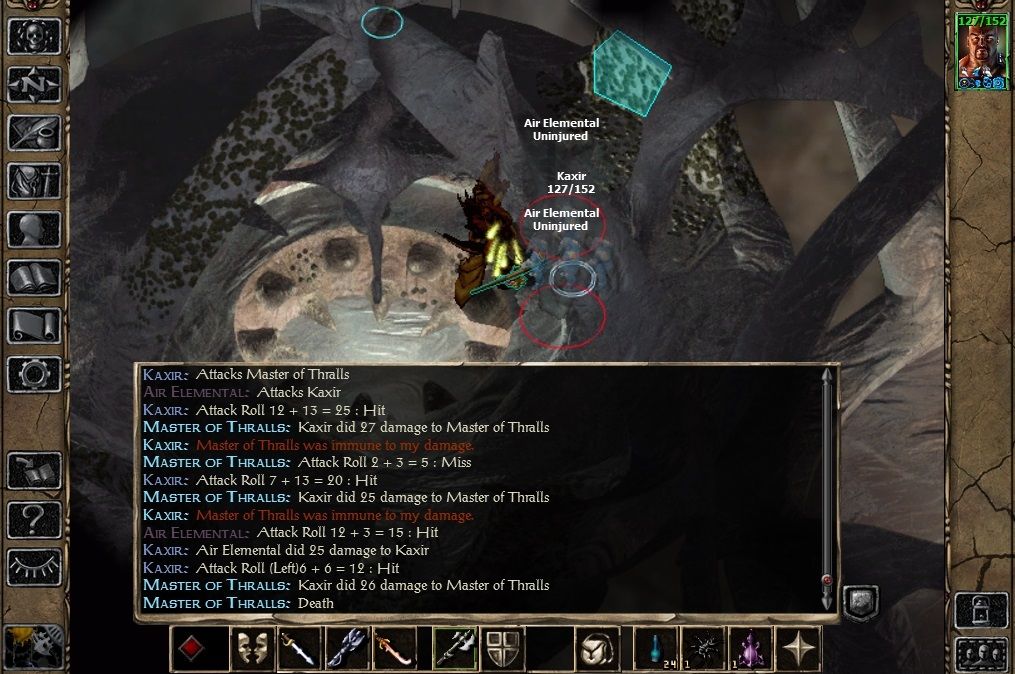Equip the curved scimitar weapon slot
Screen dimensions: 1015x674
395,649
